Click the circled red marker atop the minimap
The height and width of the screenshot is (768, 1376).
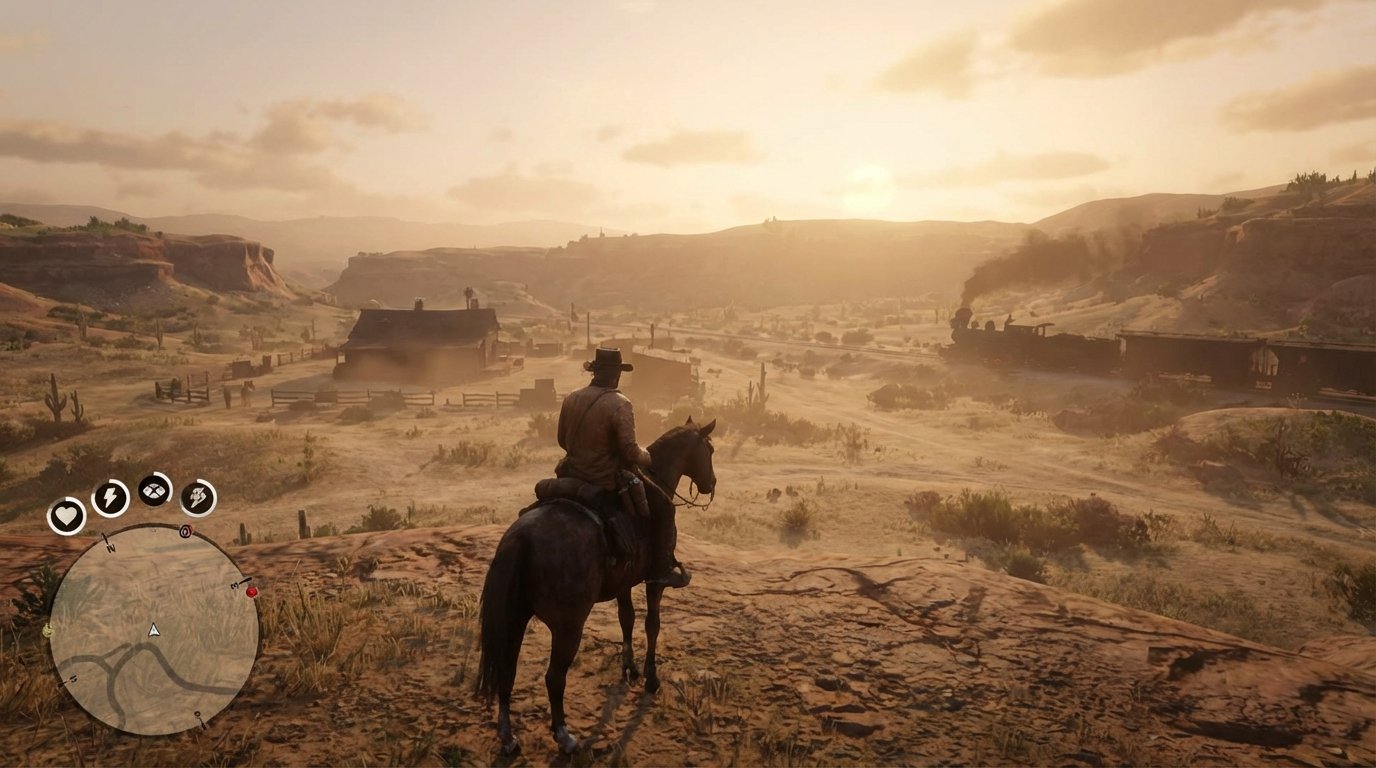coord(185,530)
